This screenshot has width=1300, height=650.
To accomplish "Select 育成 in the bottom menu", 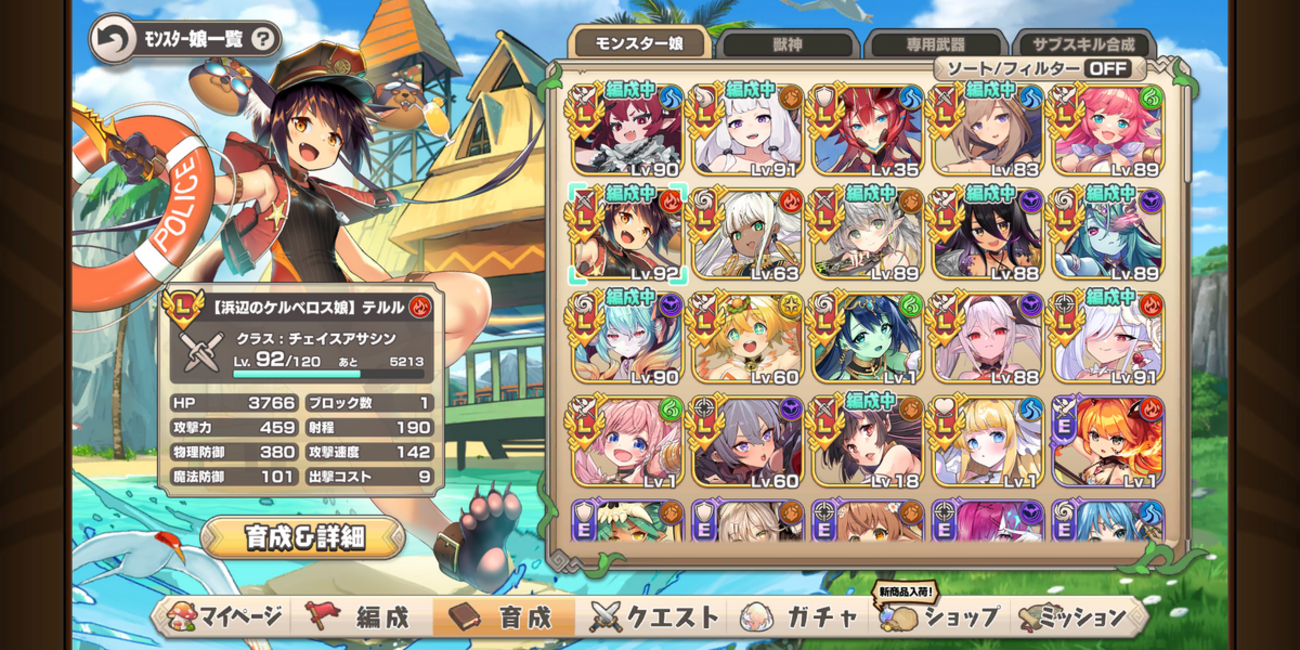I will pos(503,617).
